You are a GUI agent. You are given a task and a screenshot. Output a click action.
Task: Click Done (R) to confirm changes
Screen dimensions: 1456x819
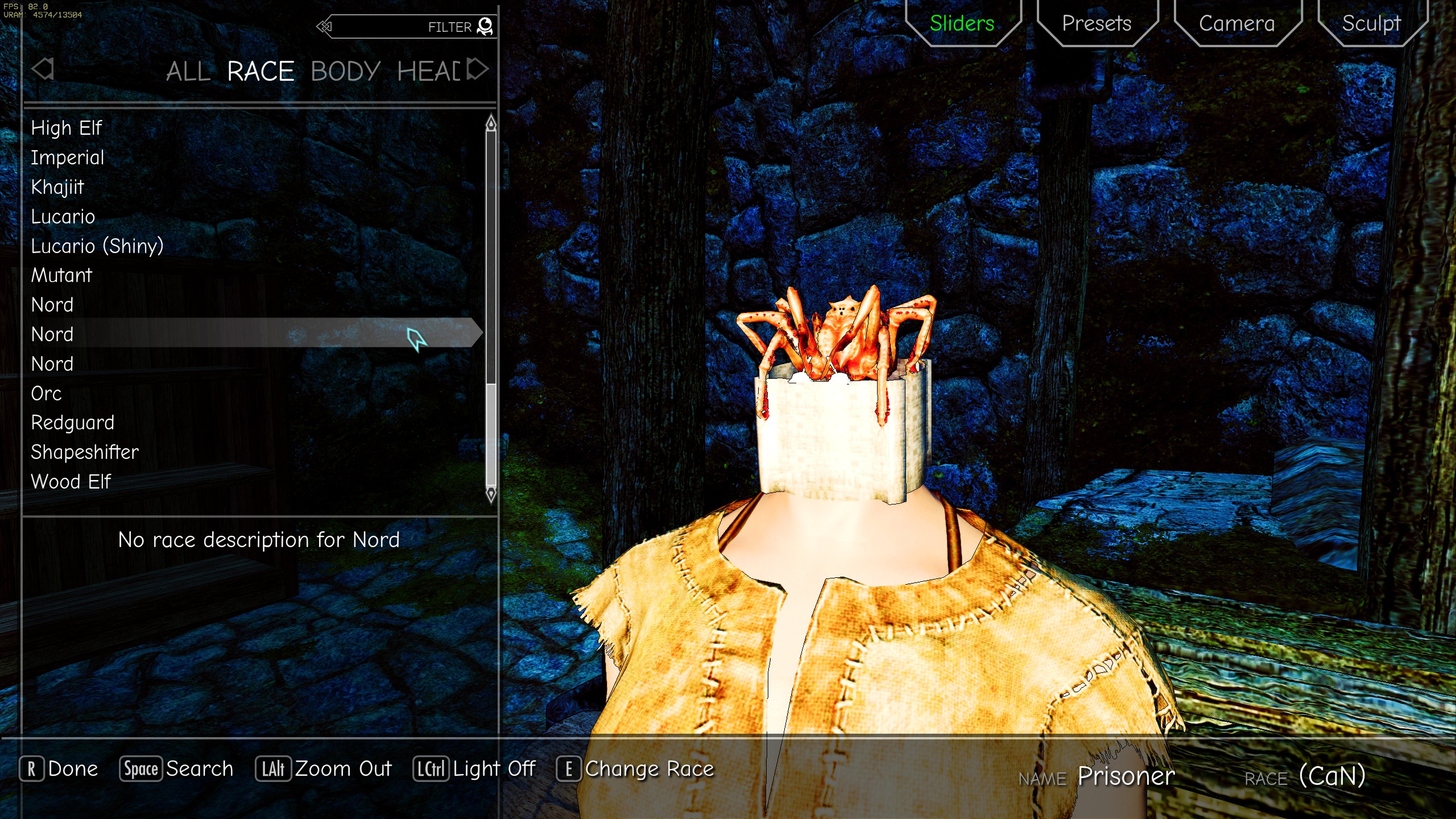point(59,769)
